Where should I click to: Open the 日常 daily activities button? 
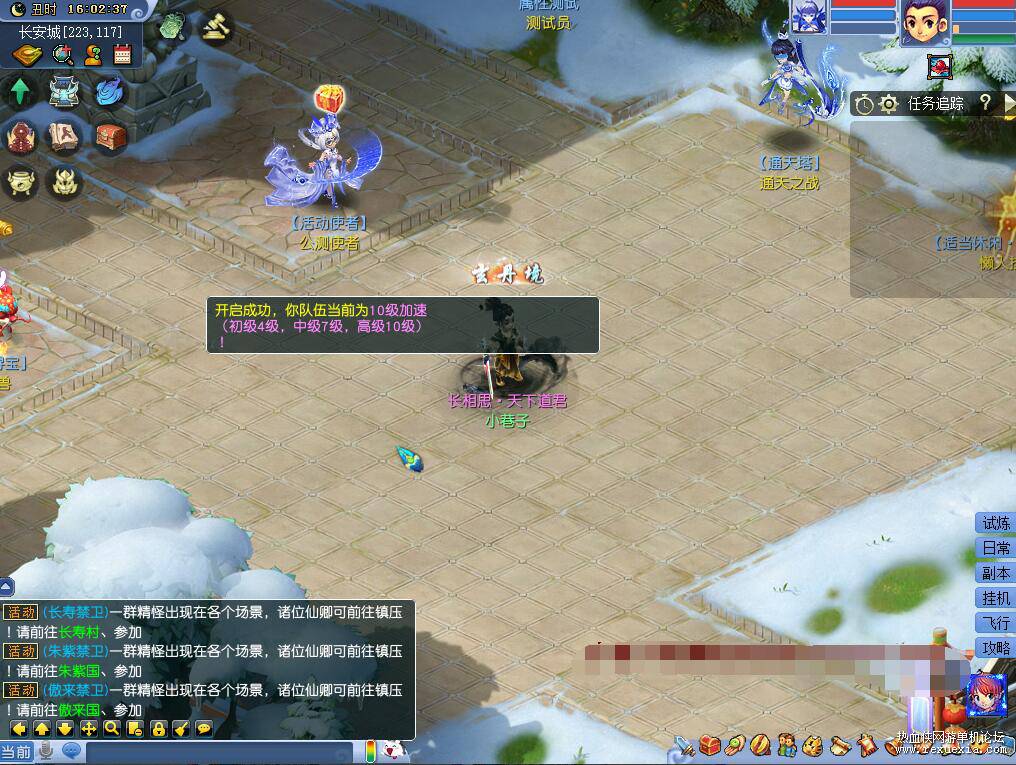click(995, 548)
